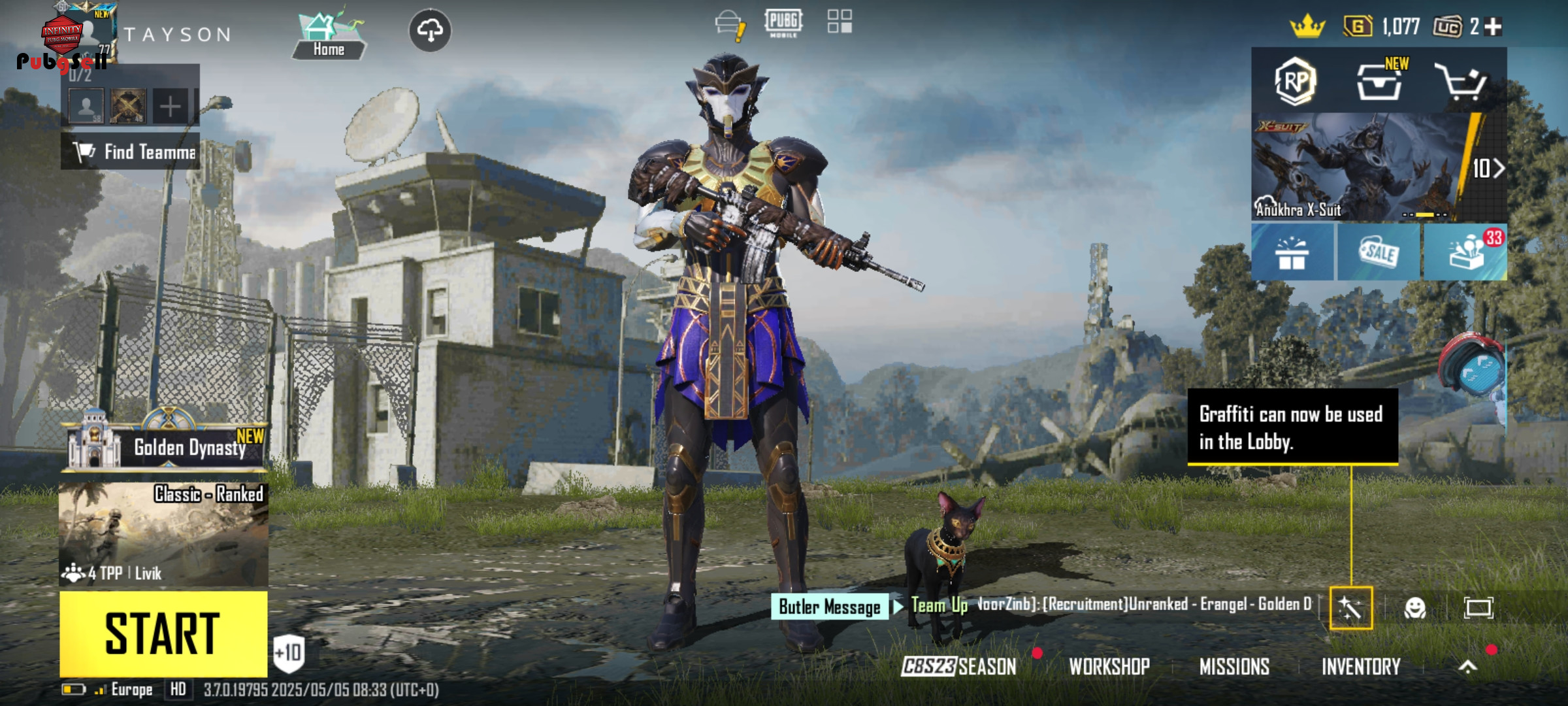This screenshot has height=706, width=1568.
Task: Click Find Teammates button
Action: 131,152
